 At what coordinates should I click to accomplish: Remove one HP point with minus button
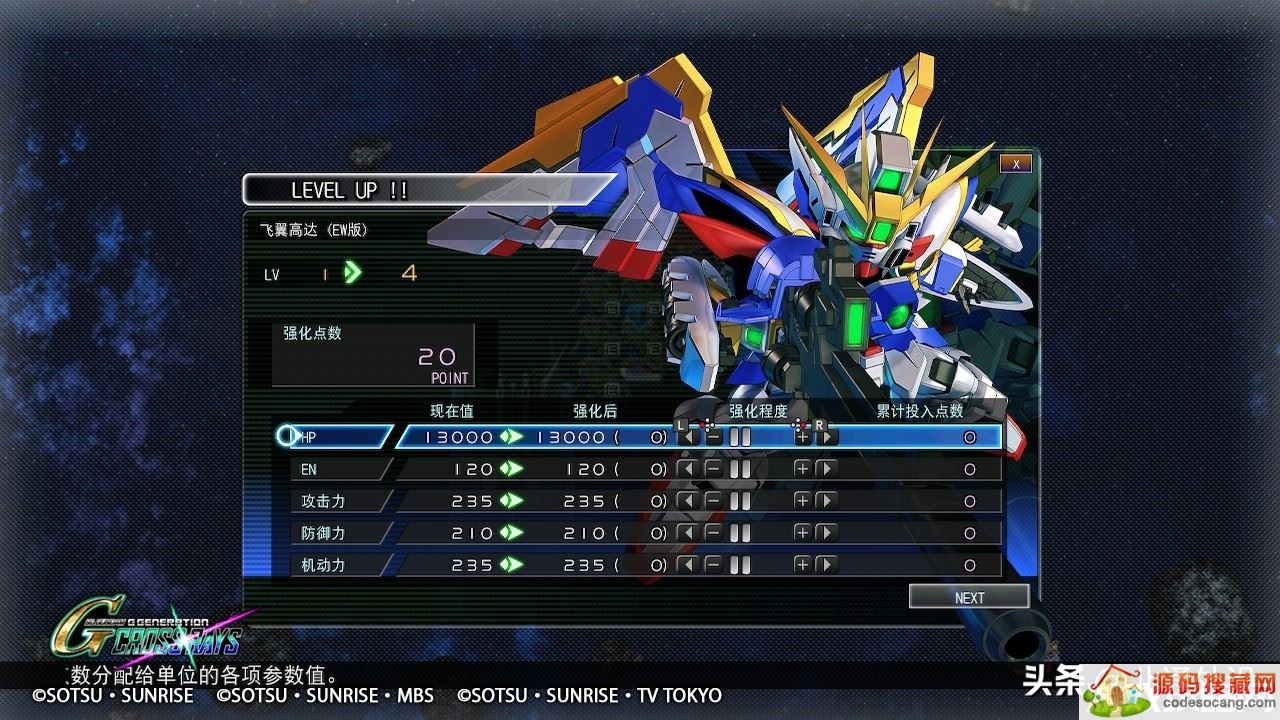713,437
